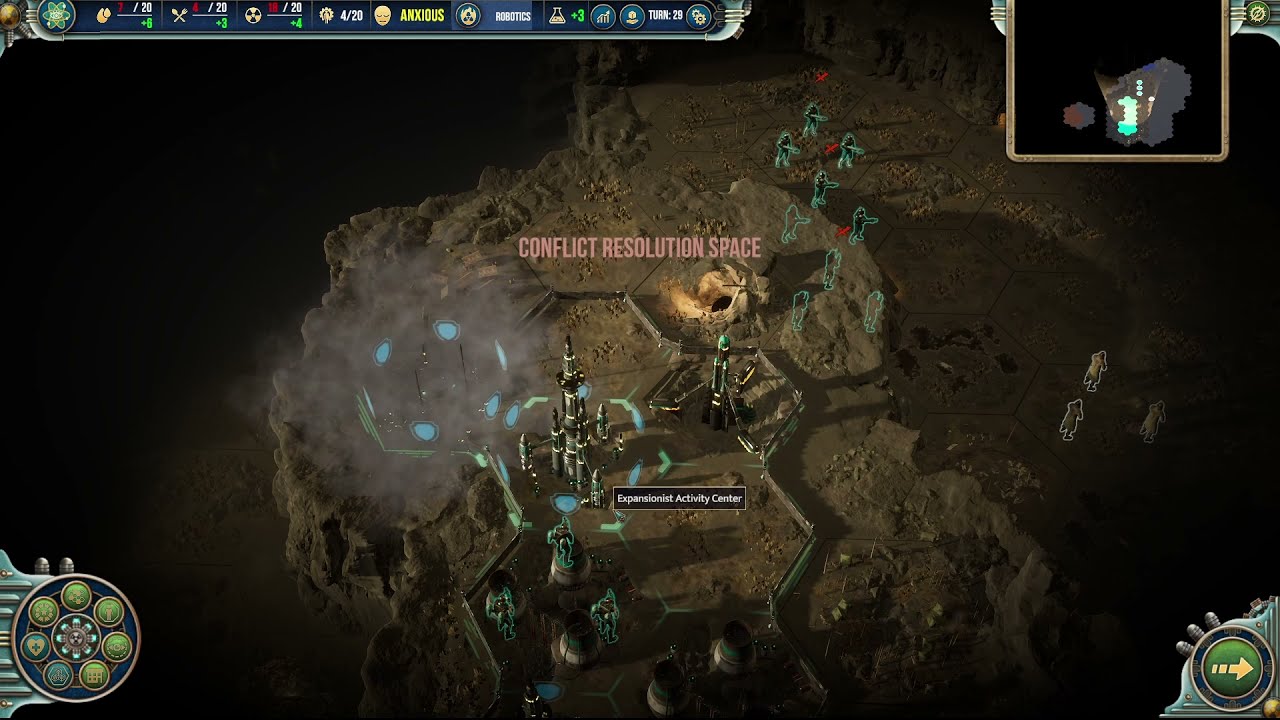Click the hand-holding-coin icon near turn counter
Viewport: 1280px width, 720px height.
[x=631, y=16]
